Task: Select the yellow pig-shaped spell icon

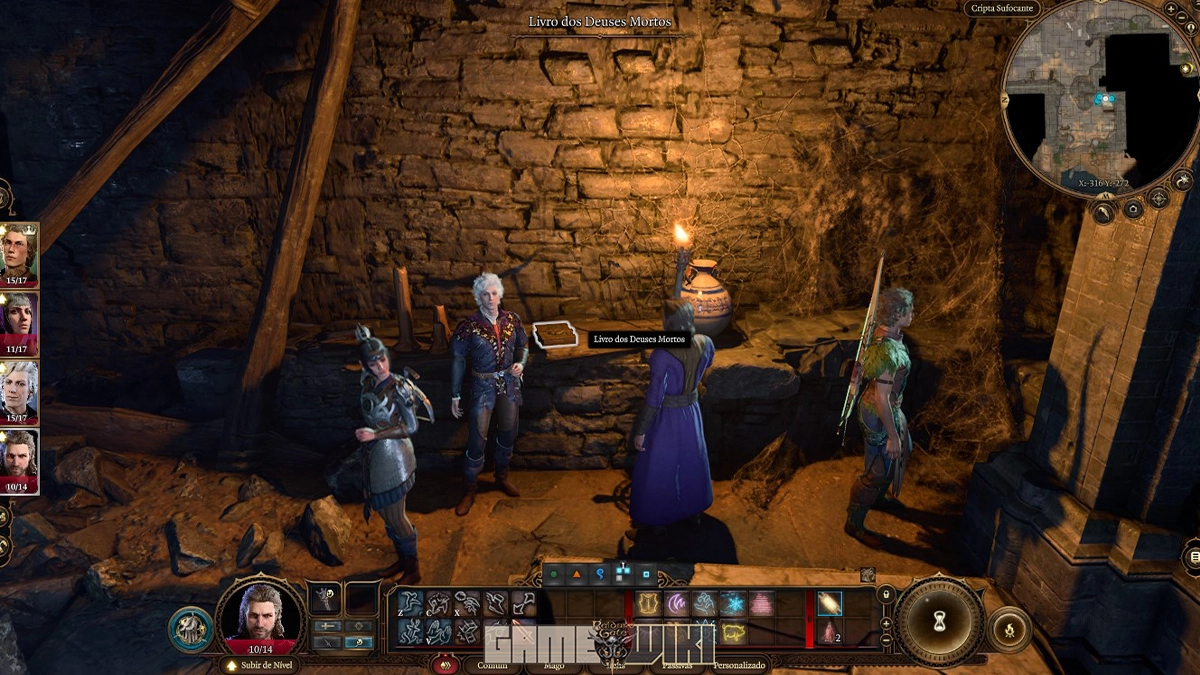Action: pyautogui.click(x=733, y=631)
